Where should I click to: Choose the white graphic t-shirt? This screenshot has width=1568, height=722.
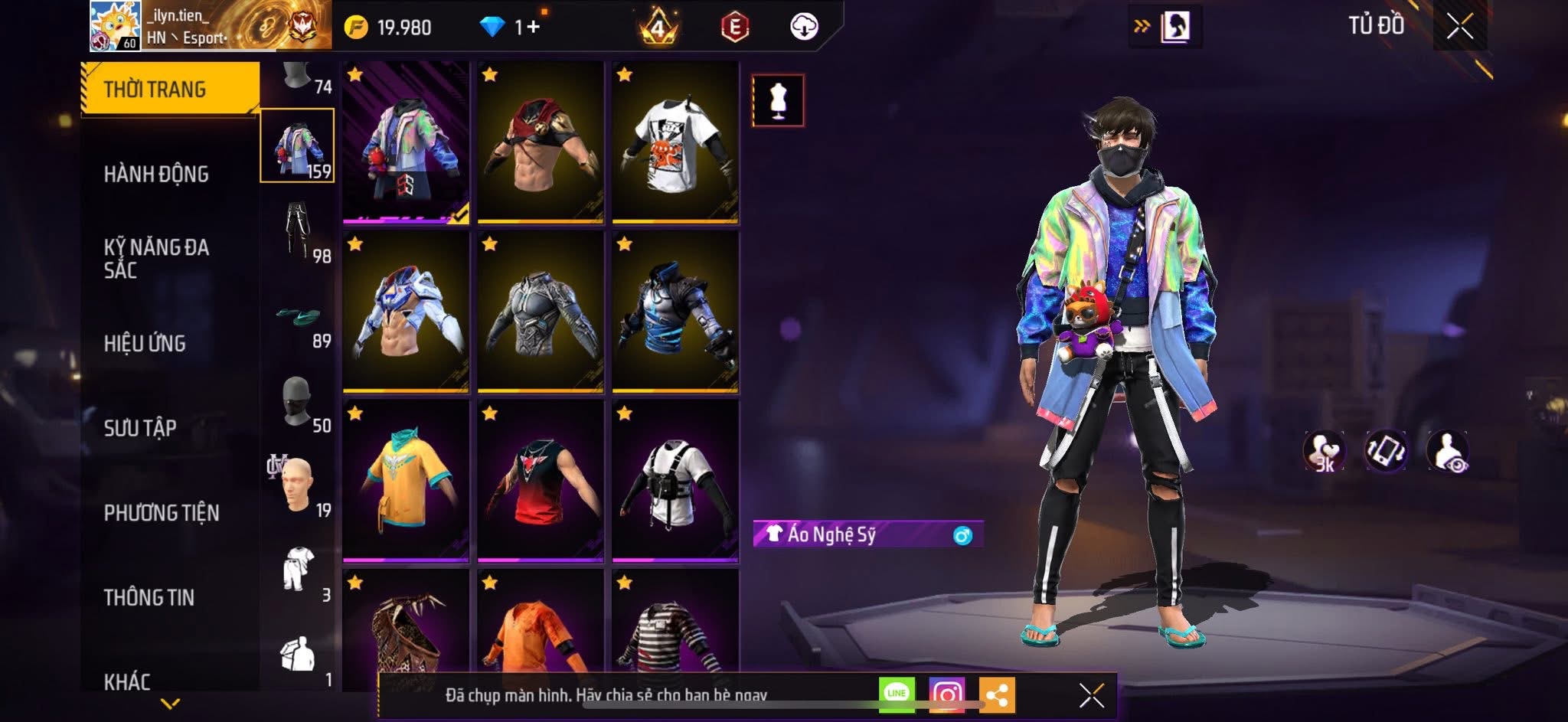675,143
